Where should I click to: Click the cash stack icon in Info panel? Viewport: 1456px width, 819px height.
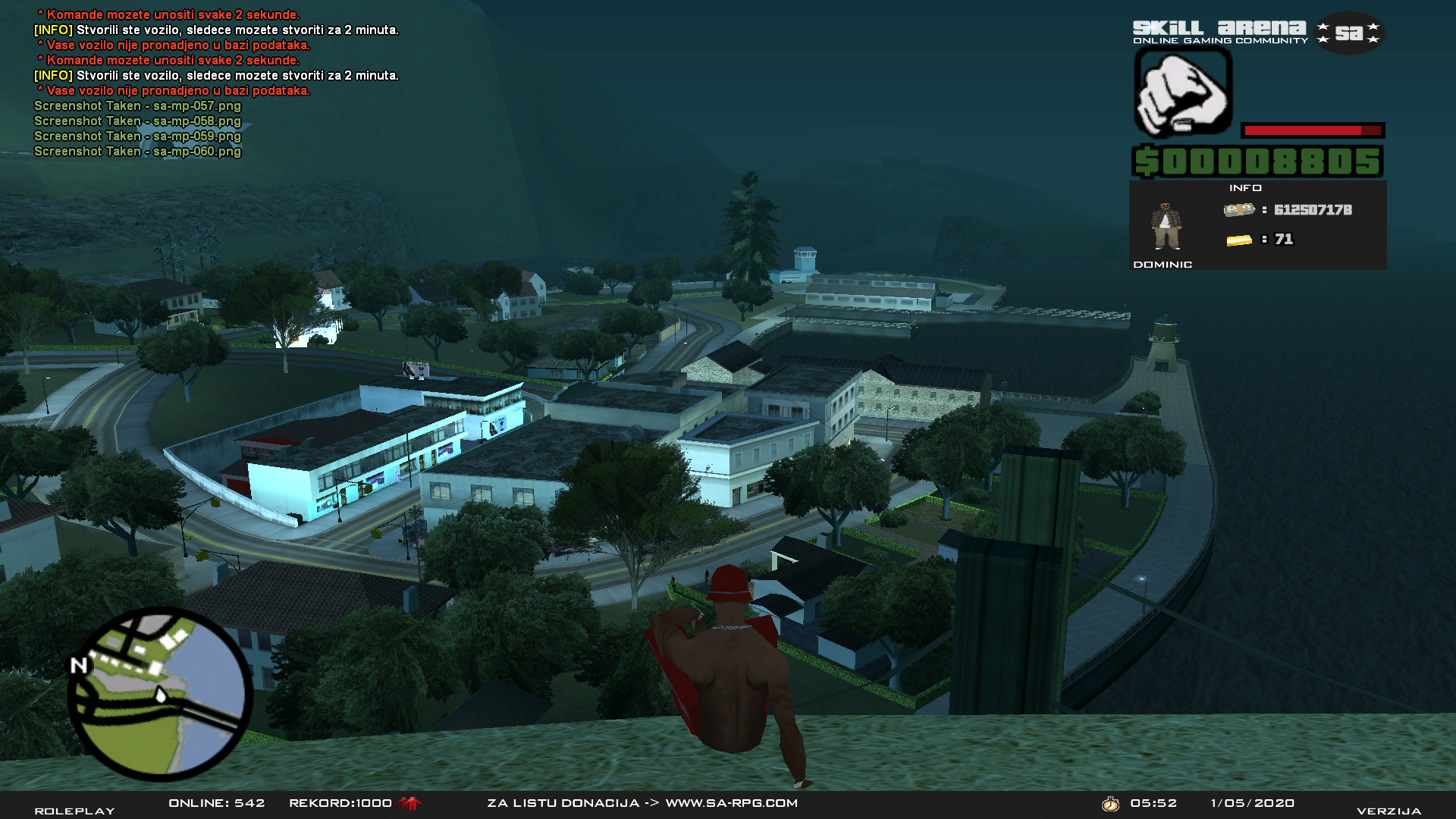(1238, 210)
